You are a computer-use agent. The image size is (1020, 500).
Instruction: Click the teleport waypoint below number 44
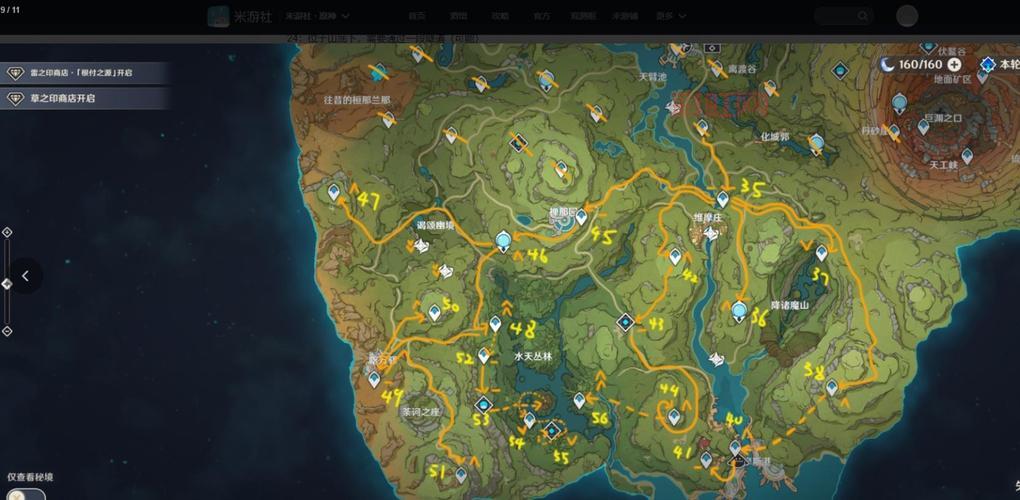tap(675, 415)
